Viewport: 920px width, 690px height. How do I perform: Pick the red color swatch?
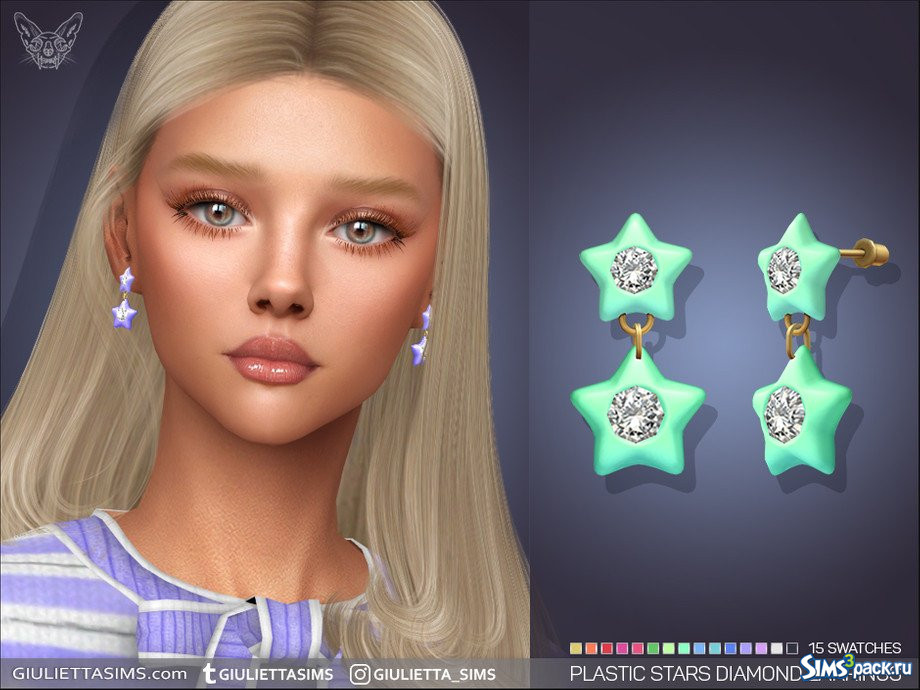[x=606, y=648]
